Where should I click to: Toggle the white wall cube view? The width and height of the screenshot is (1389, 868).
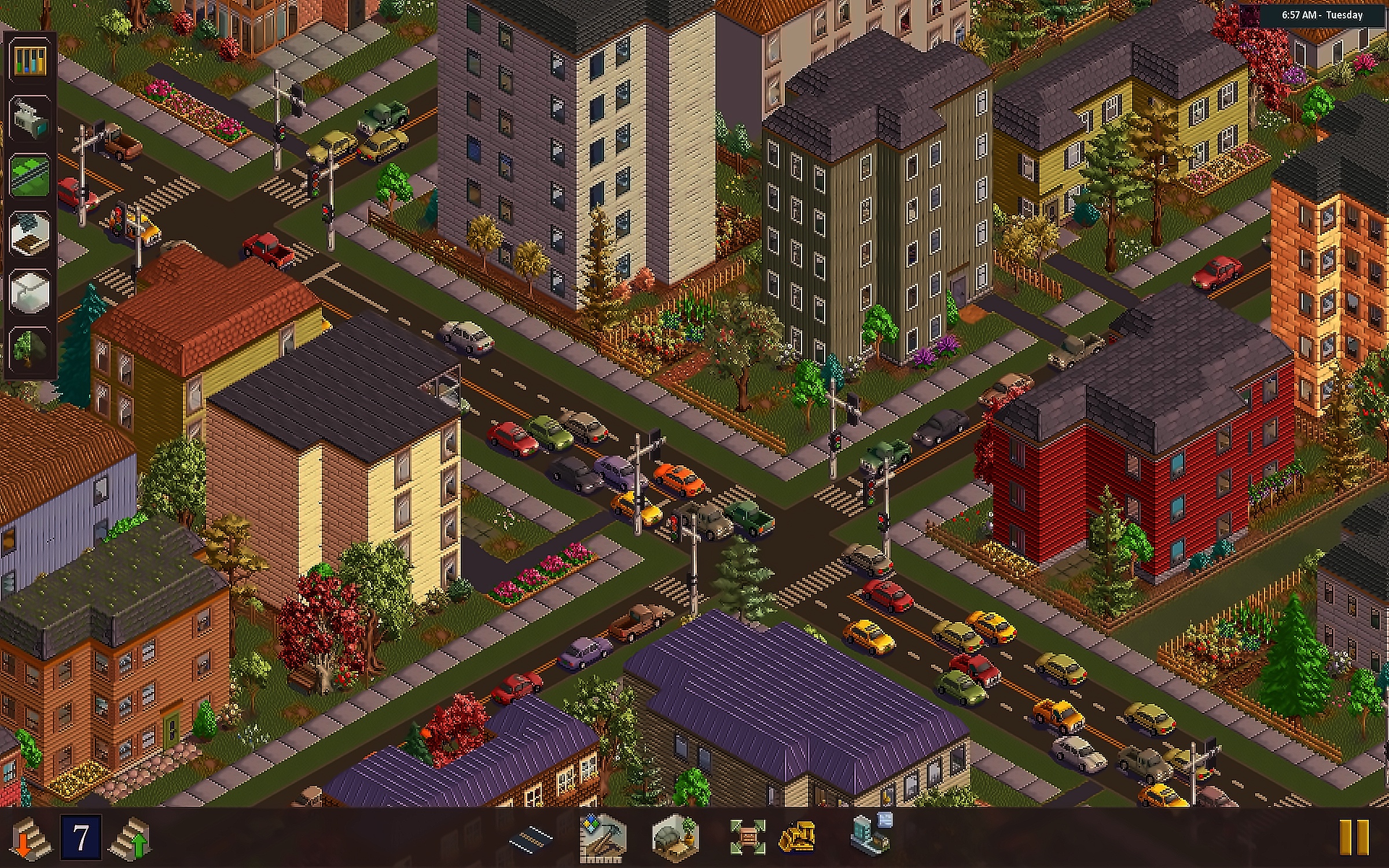[x=30, y=291]
